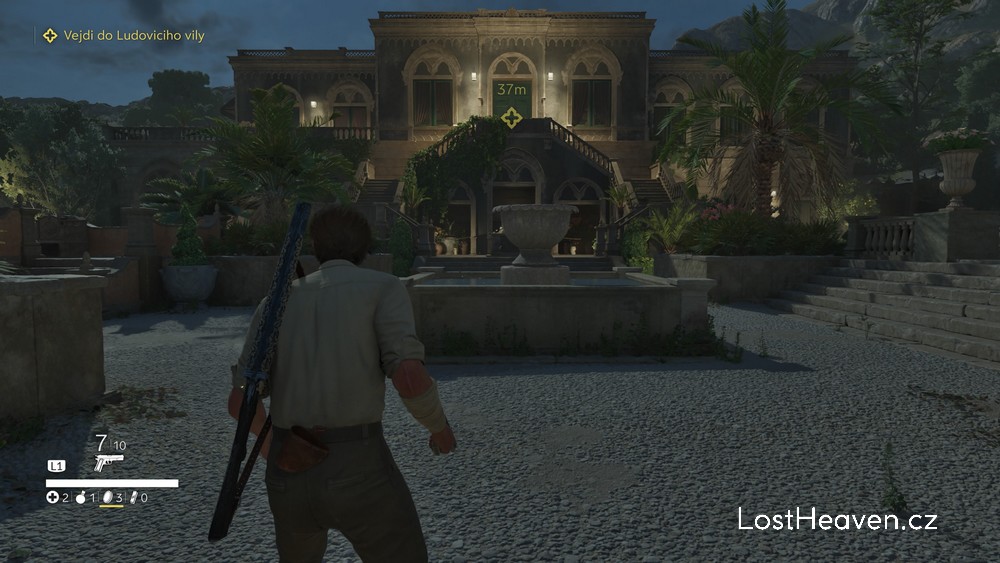
Task: Select the bandage item icon
Action: 133,497
